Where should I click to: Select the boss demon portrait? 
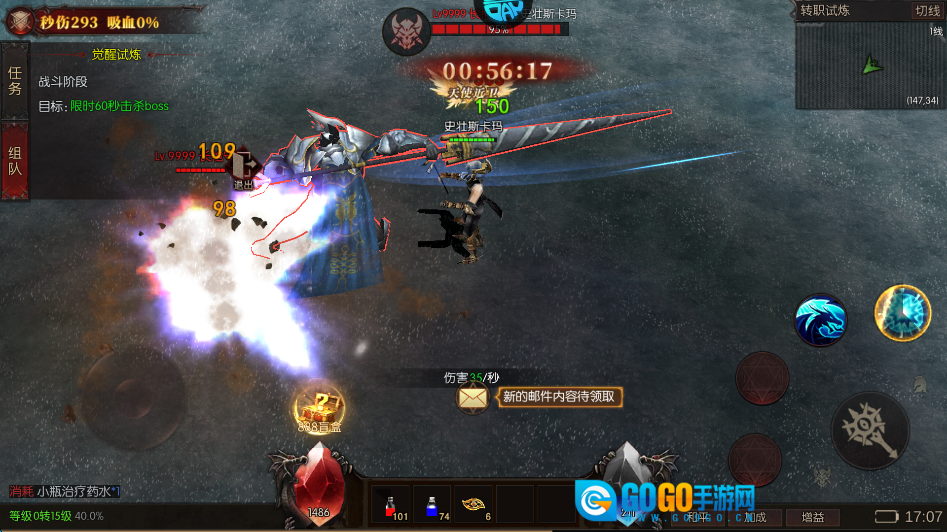406,31
